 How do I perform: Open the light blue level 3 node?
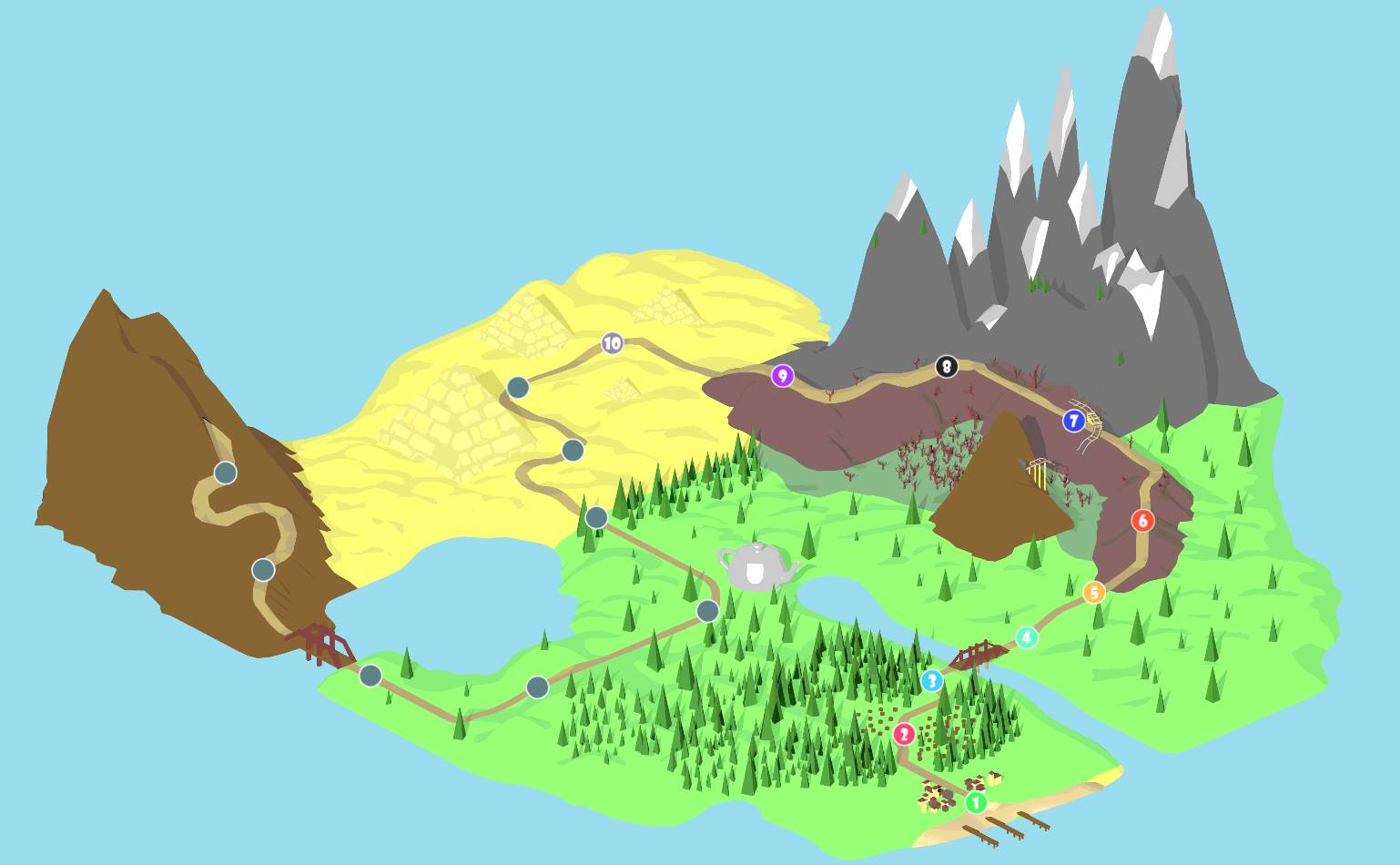click(x=931, y=681)
